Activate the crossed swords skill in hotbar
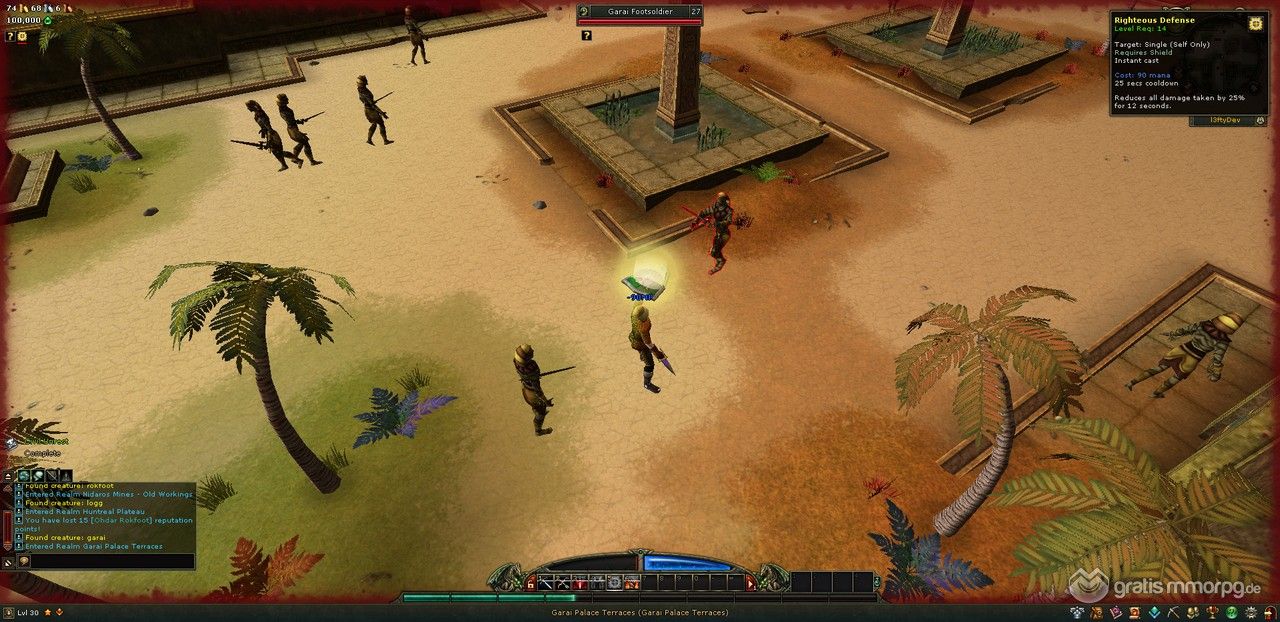The height and width of the screenshot is (622, 1280). (562, 583)
